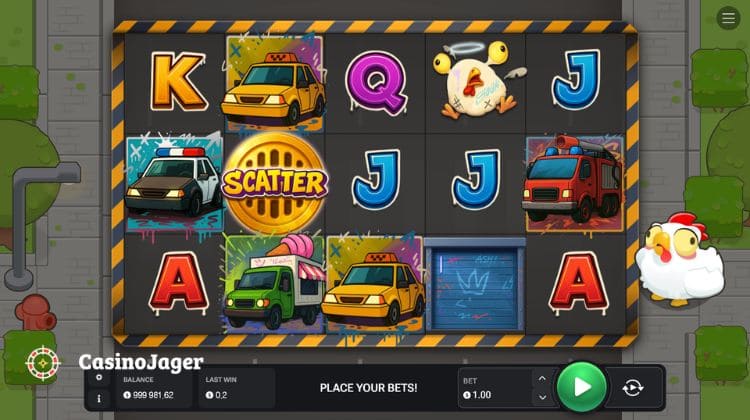Decrease the bet amount with the down arrow
Screen dimensions: 750x420
point(542,397)
